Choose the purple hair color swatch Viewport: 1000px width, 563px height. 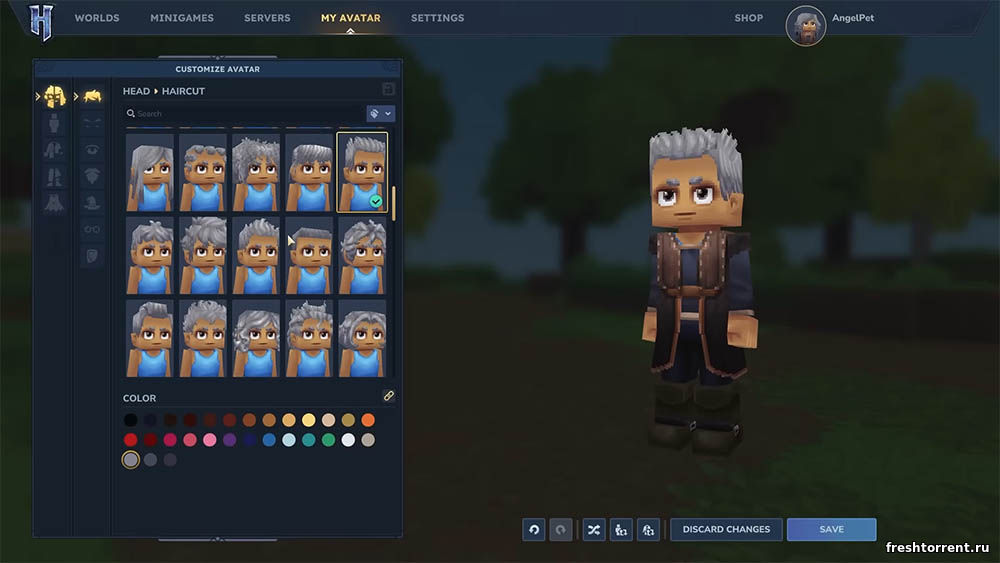pos(229,440)
